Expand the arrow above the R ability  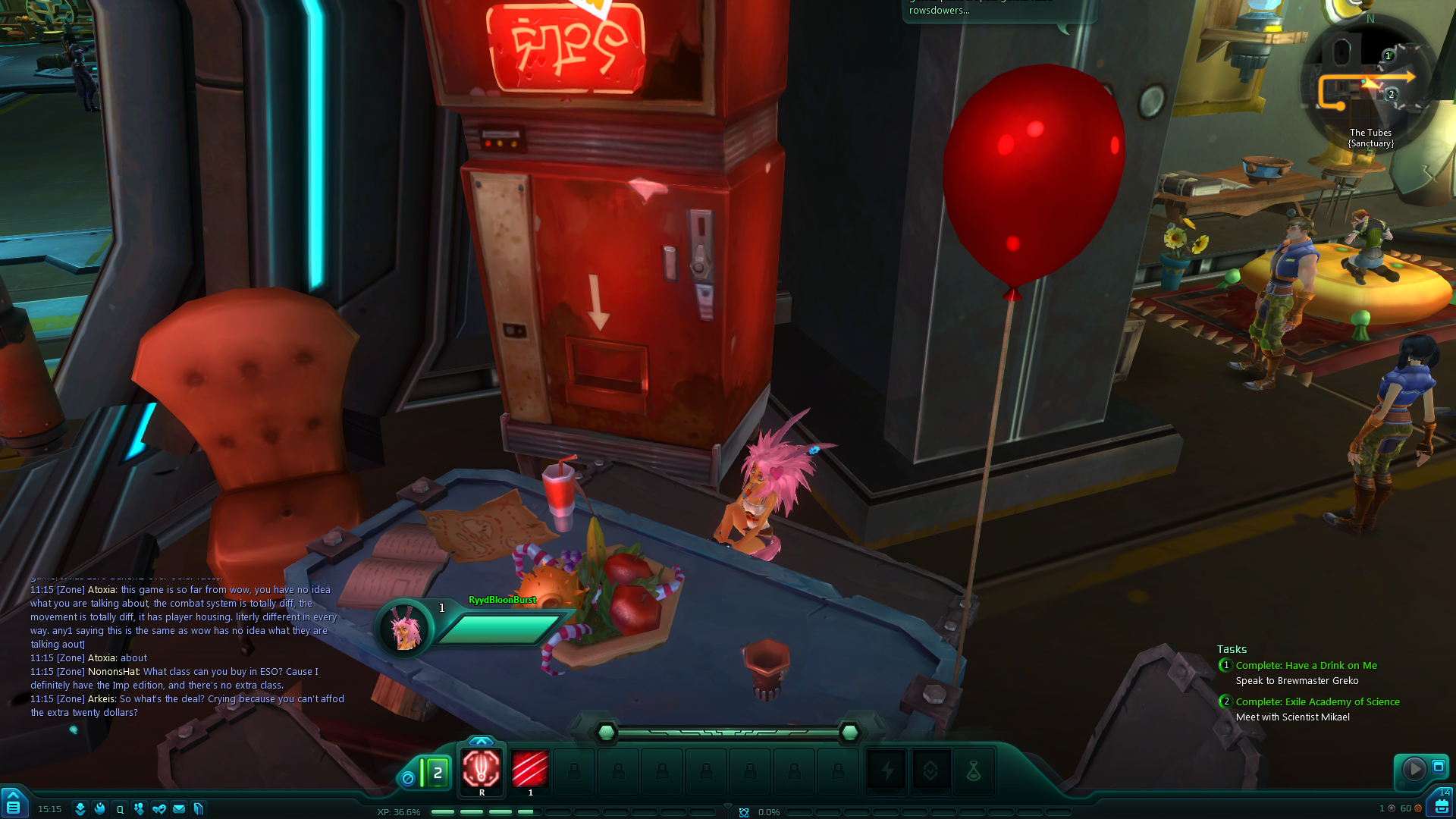click(481, 741)
